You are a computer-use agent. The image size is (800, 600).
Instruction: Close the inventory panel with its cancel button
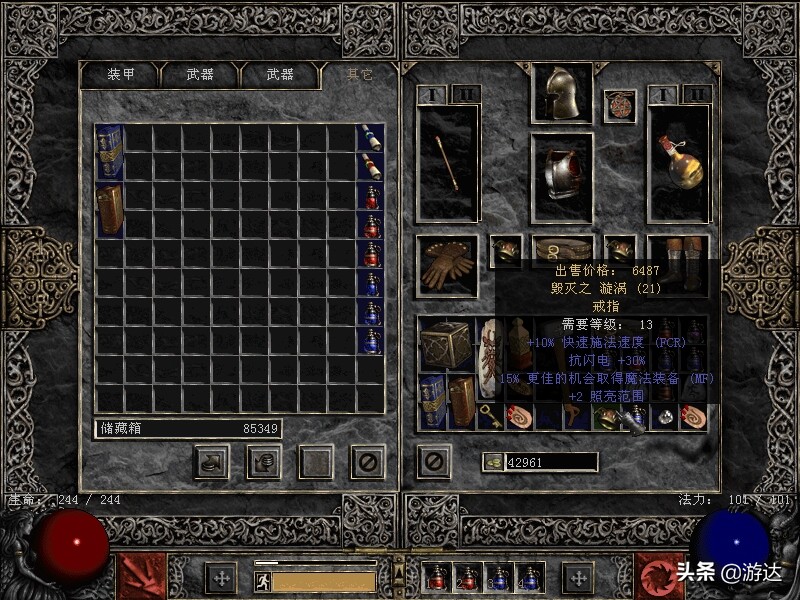click(434, 461)
